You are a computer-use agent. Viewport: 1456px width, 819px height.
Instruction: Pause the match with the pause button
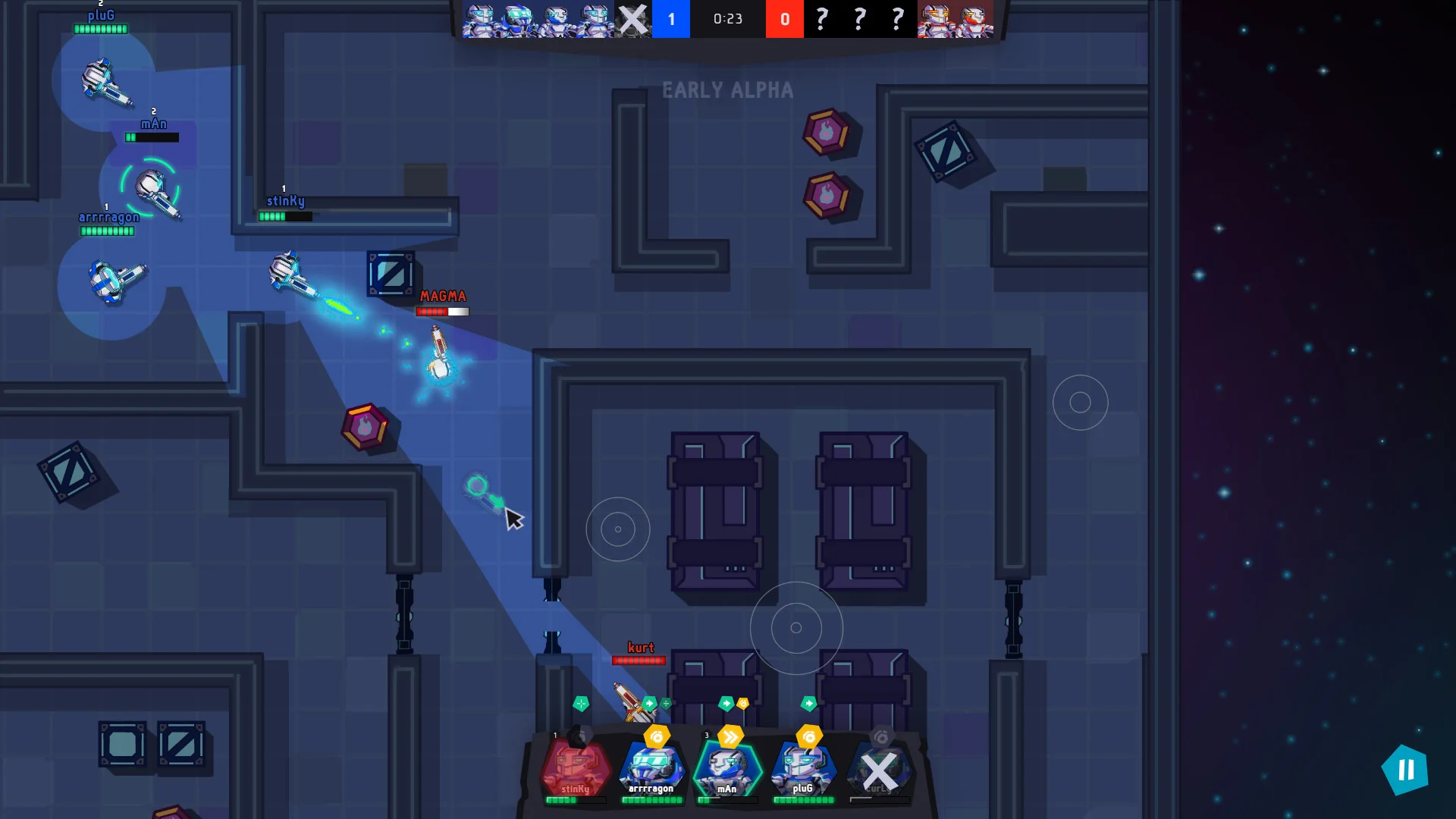pos(1405,770)
